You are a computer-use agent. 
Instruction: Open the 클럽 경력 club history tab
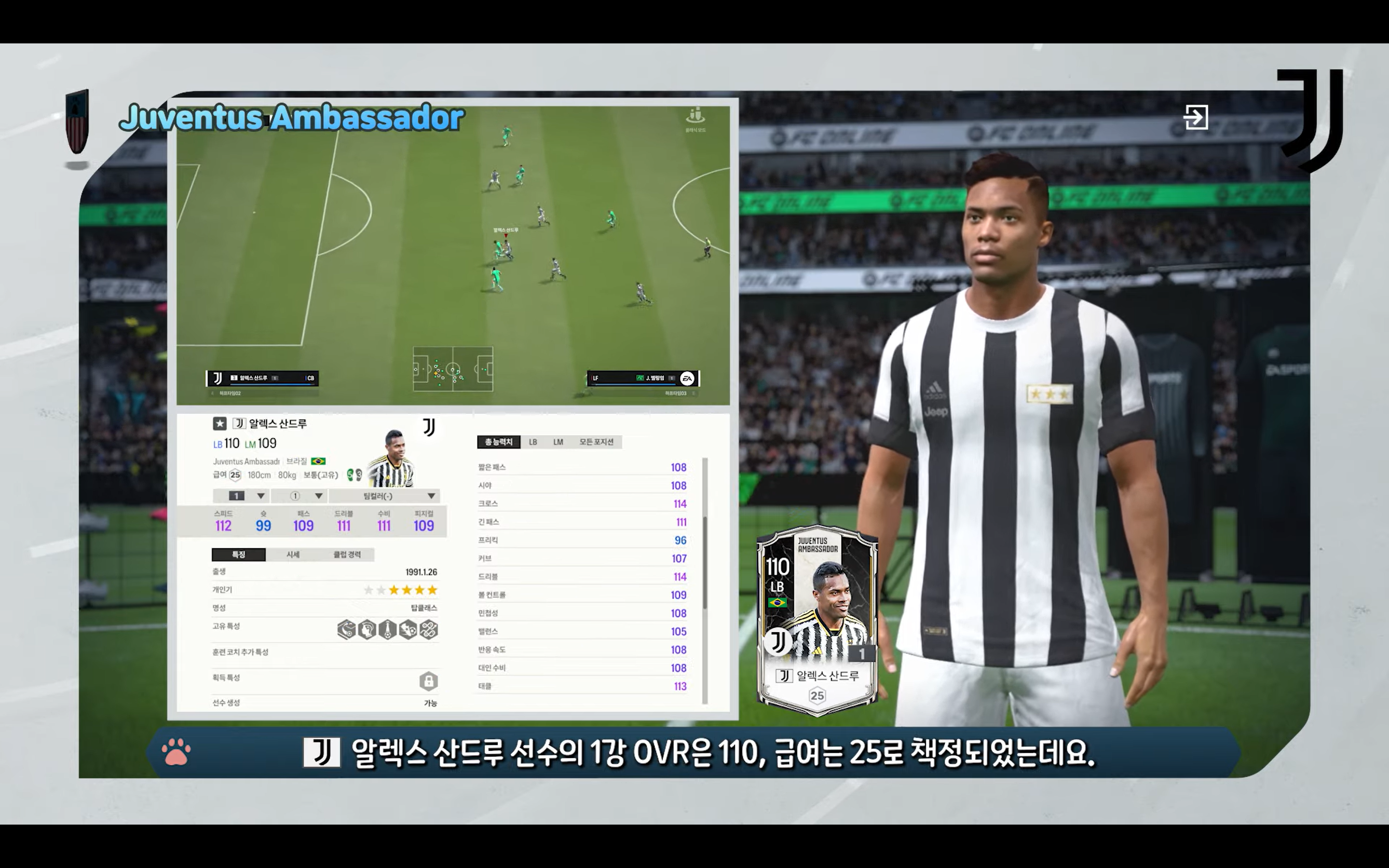pyautogui.click(x=347, y=555)
